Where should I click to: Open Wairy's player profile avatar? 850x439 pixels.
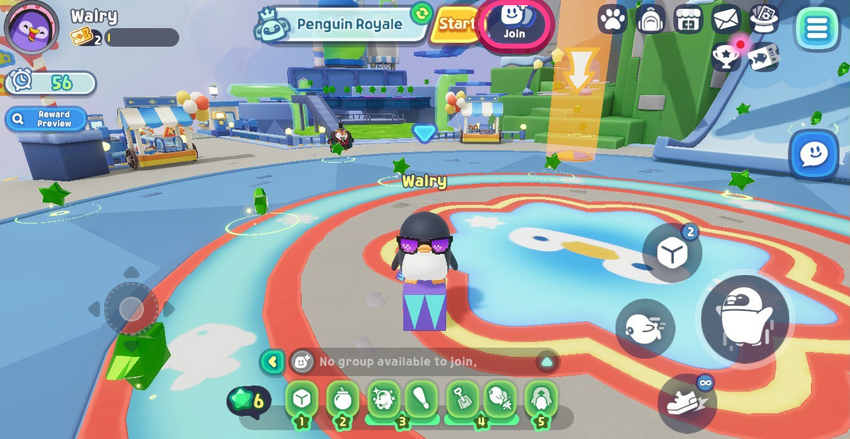pos(31,28)
